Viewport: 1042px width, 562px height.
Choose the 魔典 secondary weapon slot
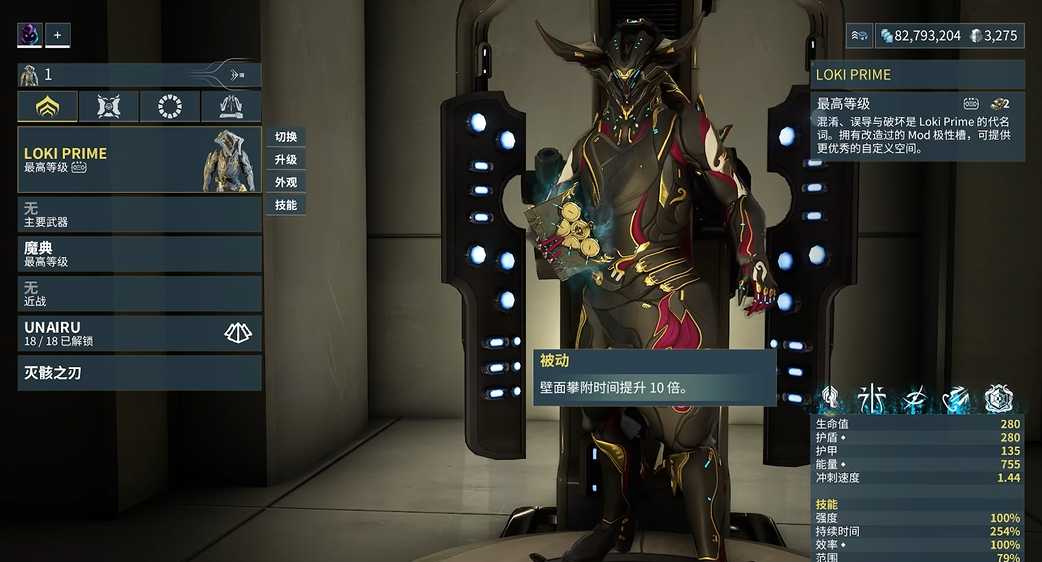(x=139, y=254)
